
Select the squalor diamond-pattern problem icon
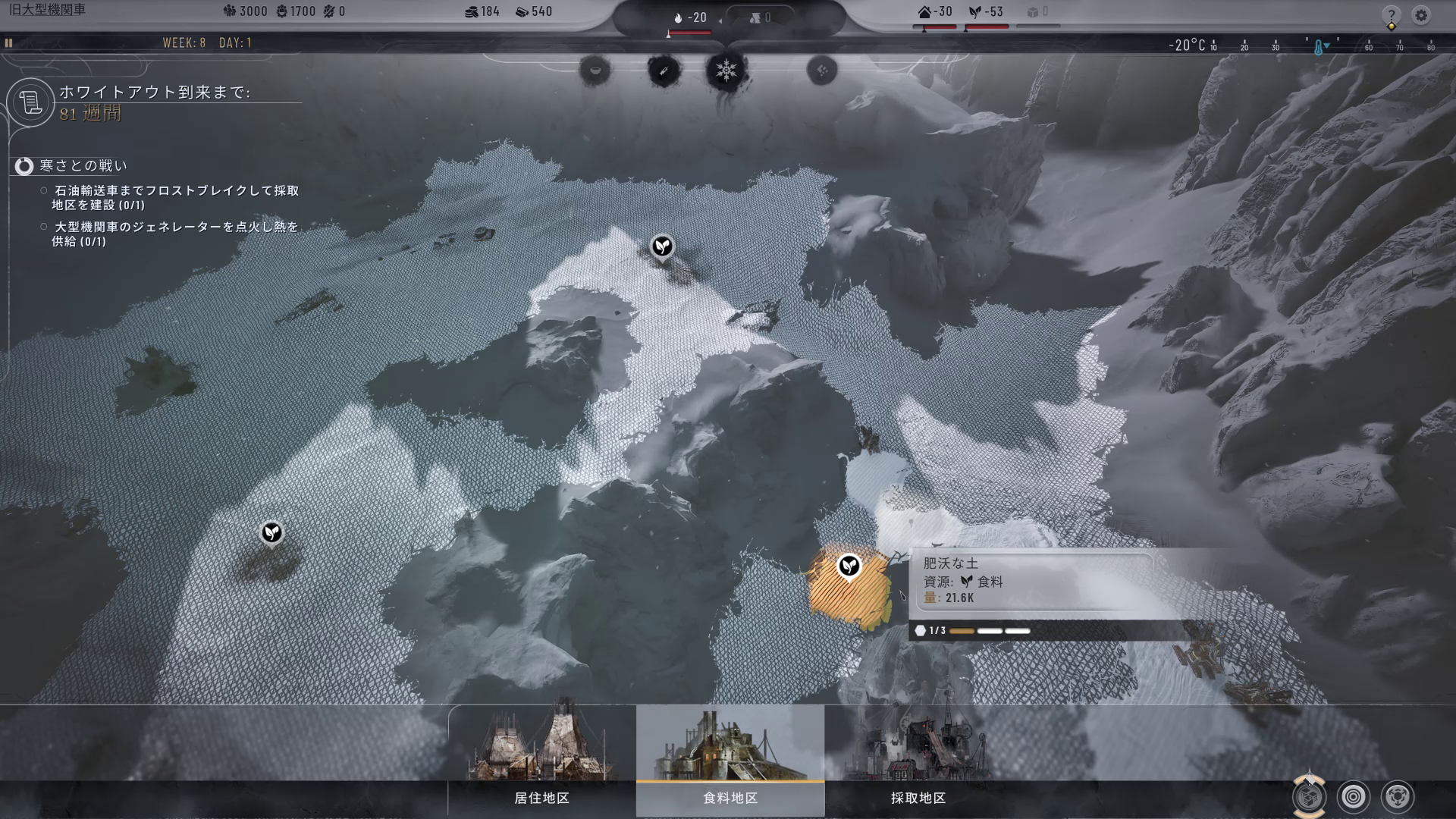coord(821,71)
